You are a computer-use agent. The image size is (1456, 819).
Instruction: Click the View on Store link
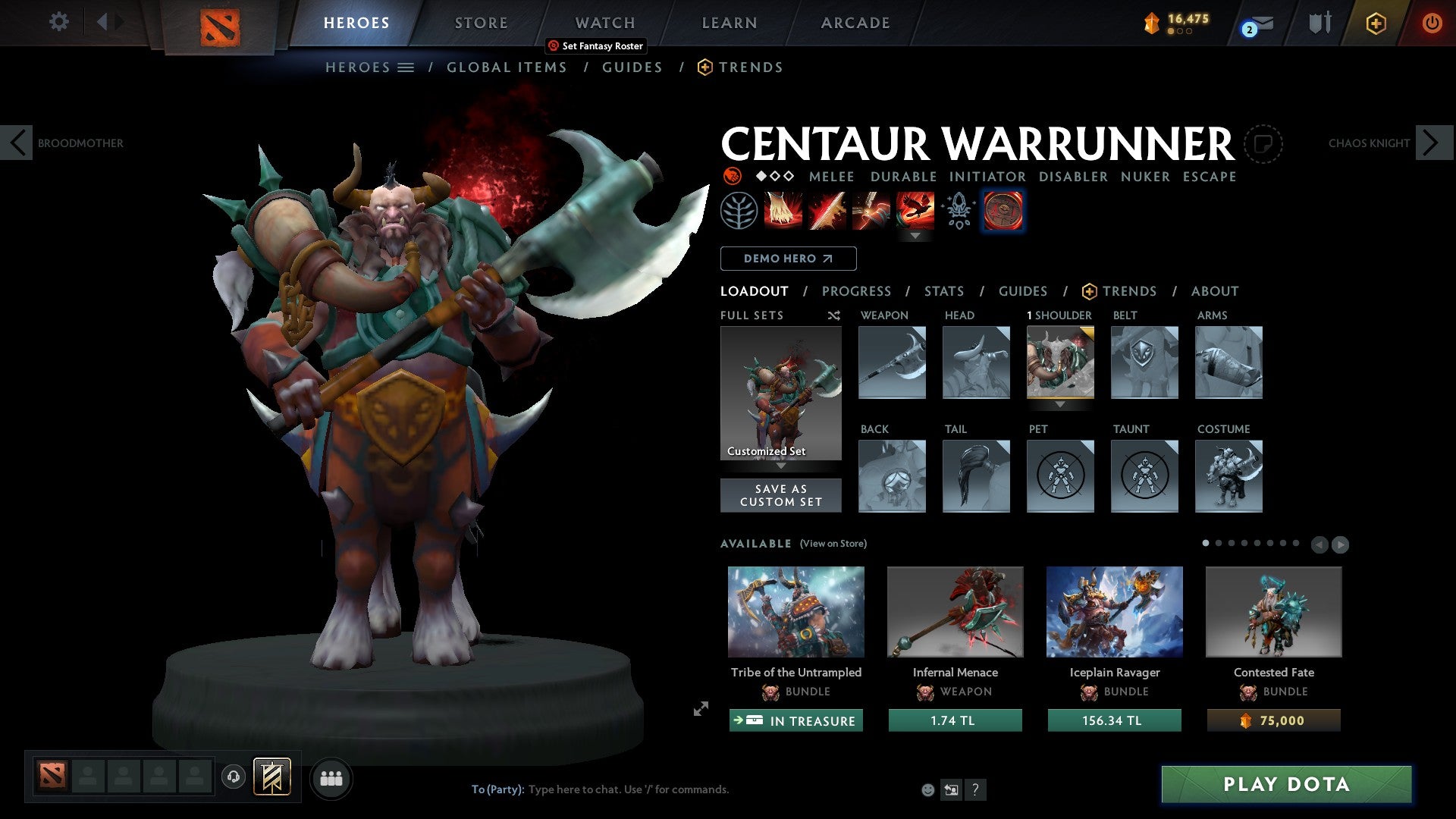click(x=833, y=544)
